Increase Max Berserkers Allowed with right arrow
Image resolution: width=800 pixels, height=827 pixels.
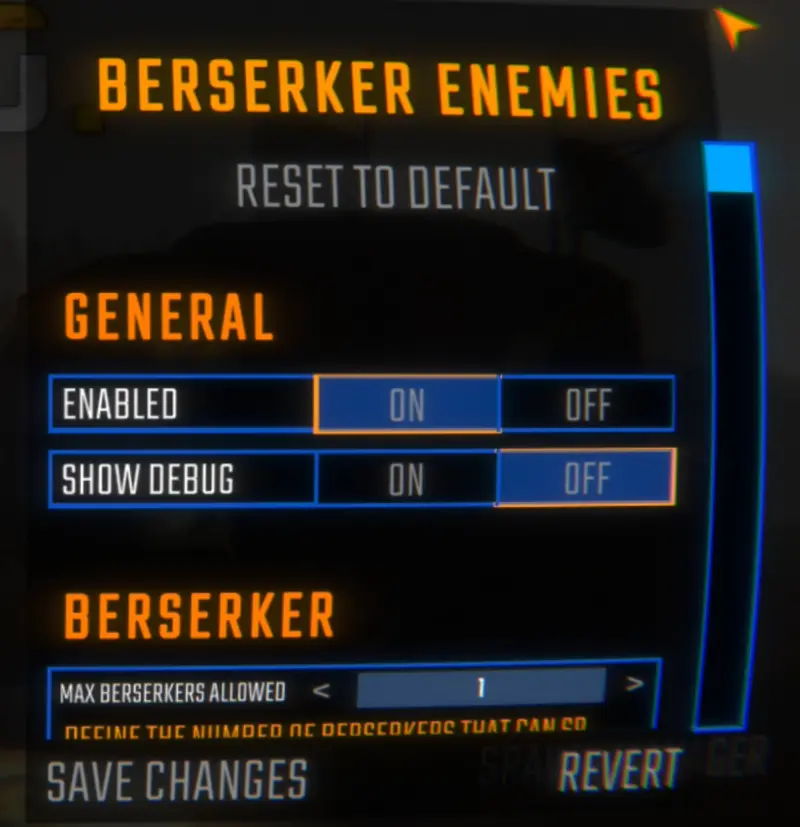click(x=633, y=686)
